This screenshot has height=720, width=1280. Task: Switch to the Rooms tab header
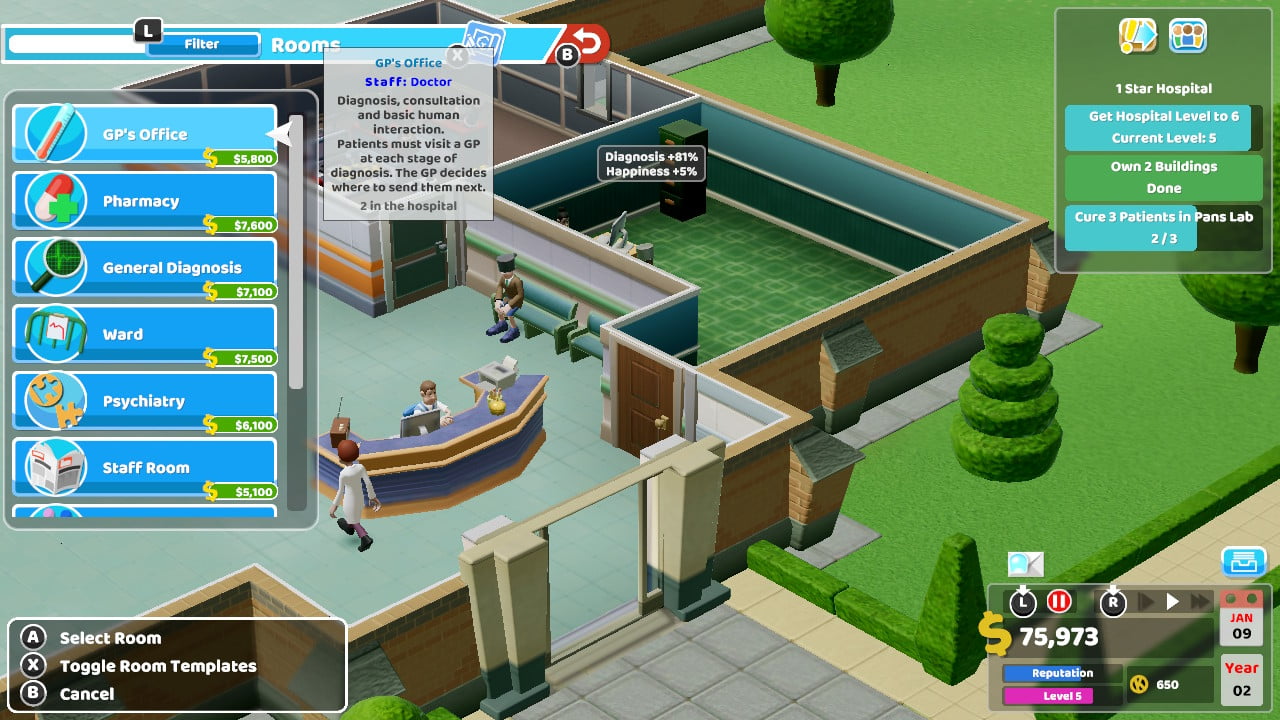306,44
